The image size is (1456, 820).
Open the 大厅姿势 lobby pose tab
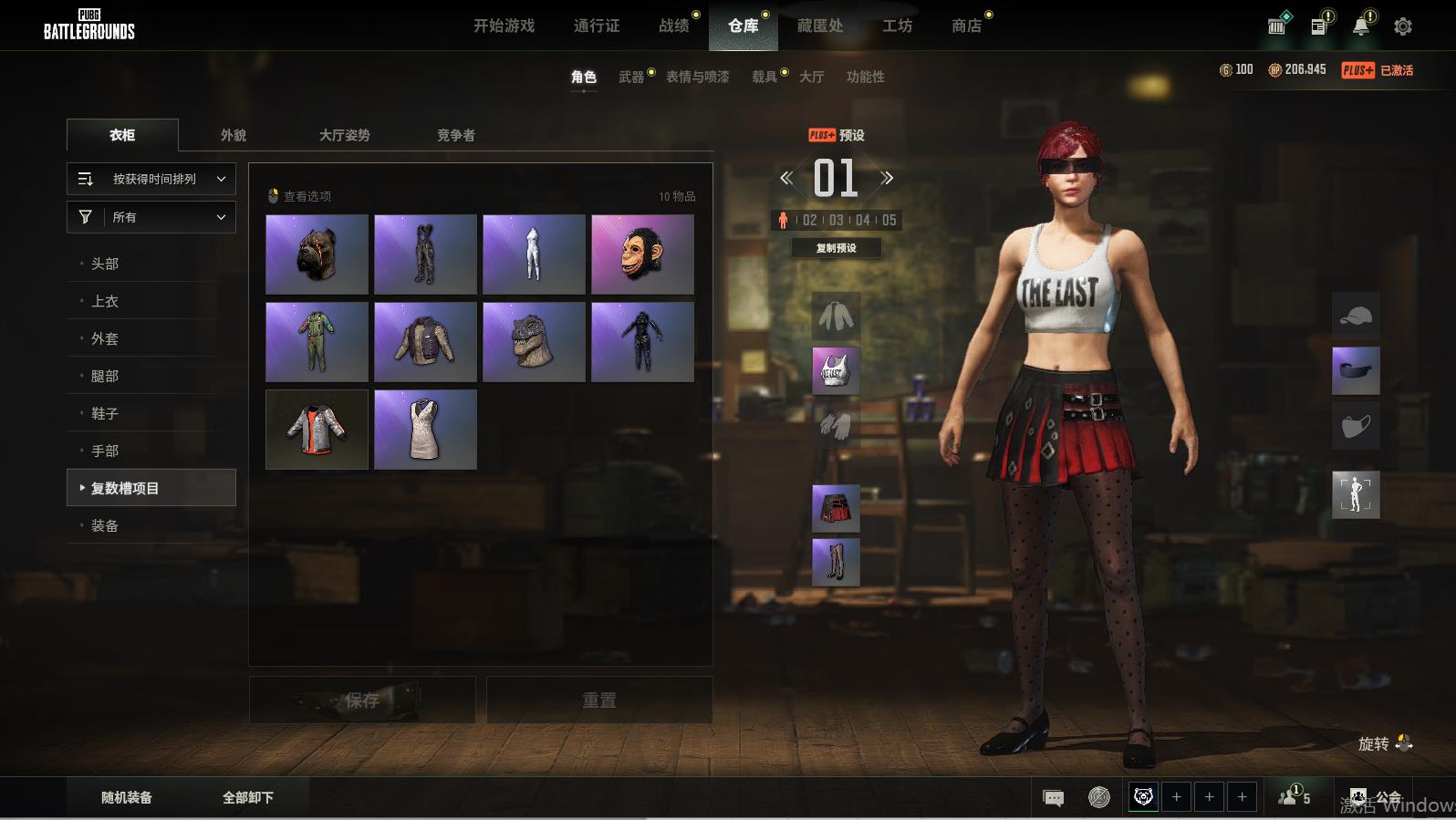coord(344,135)
